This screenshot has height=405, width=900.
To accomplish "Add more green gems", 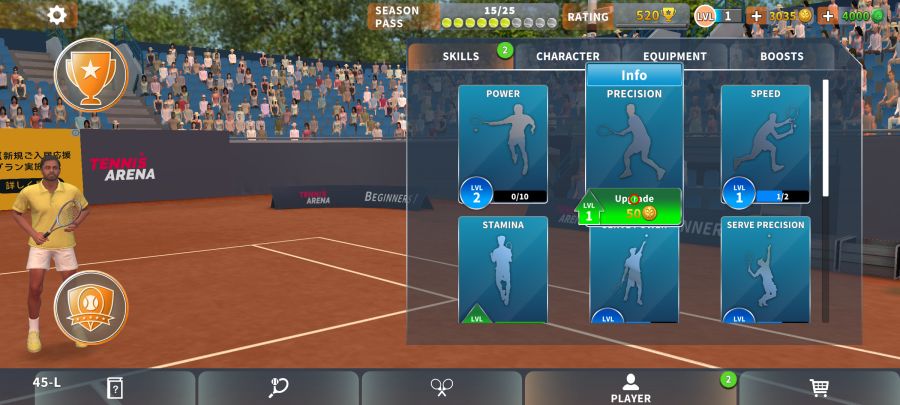I will point(828,16).
